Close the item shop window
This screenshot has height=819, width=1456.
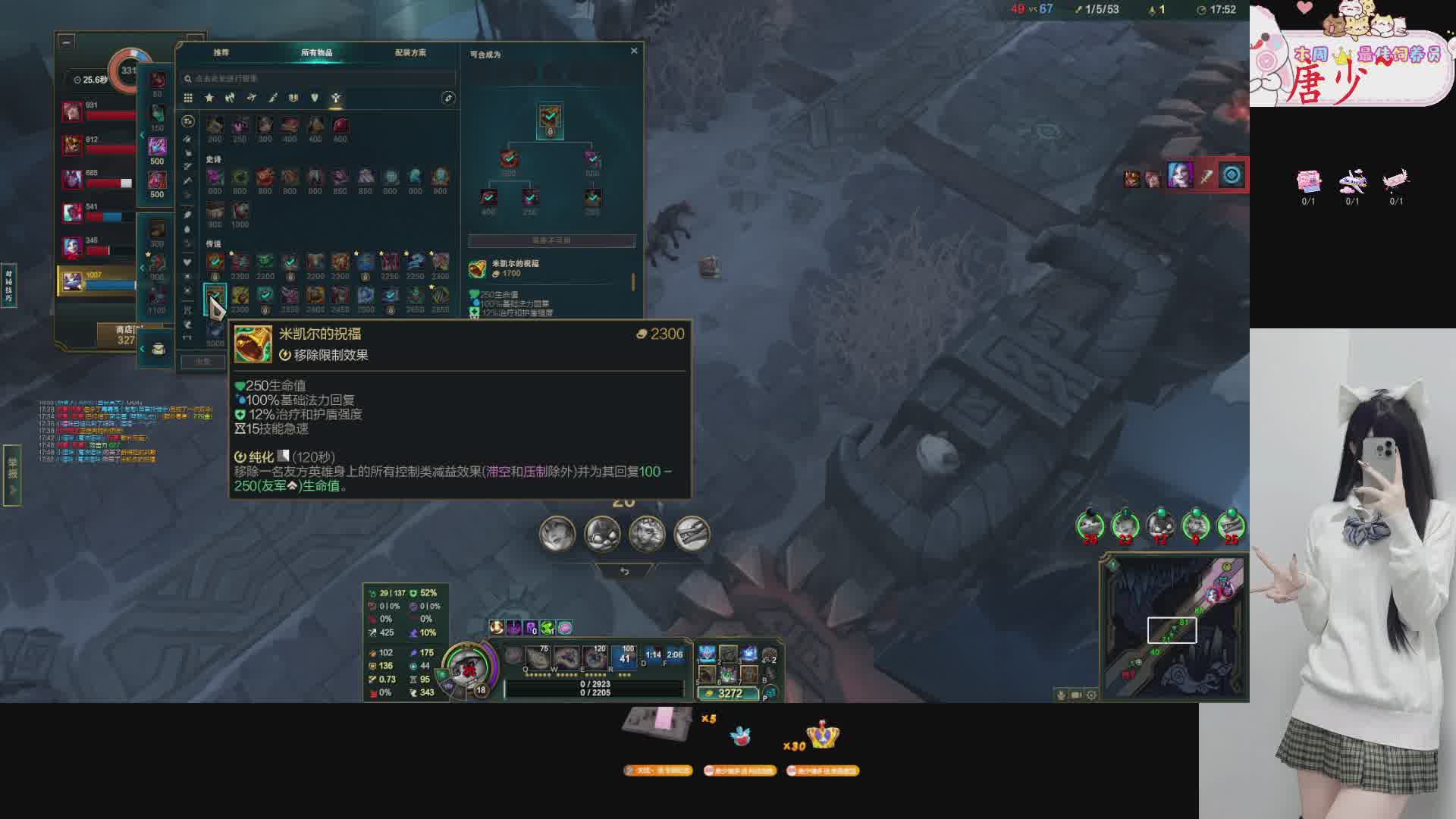click(x=634, y=51)
